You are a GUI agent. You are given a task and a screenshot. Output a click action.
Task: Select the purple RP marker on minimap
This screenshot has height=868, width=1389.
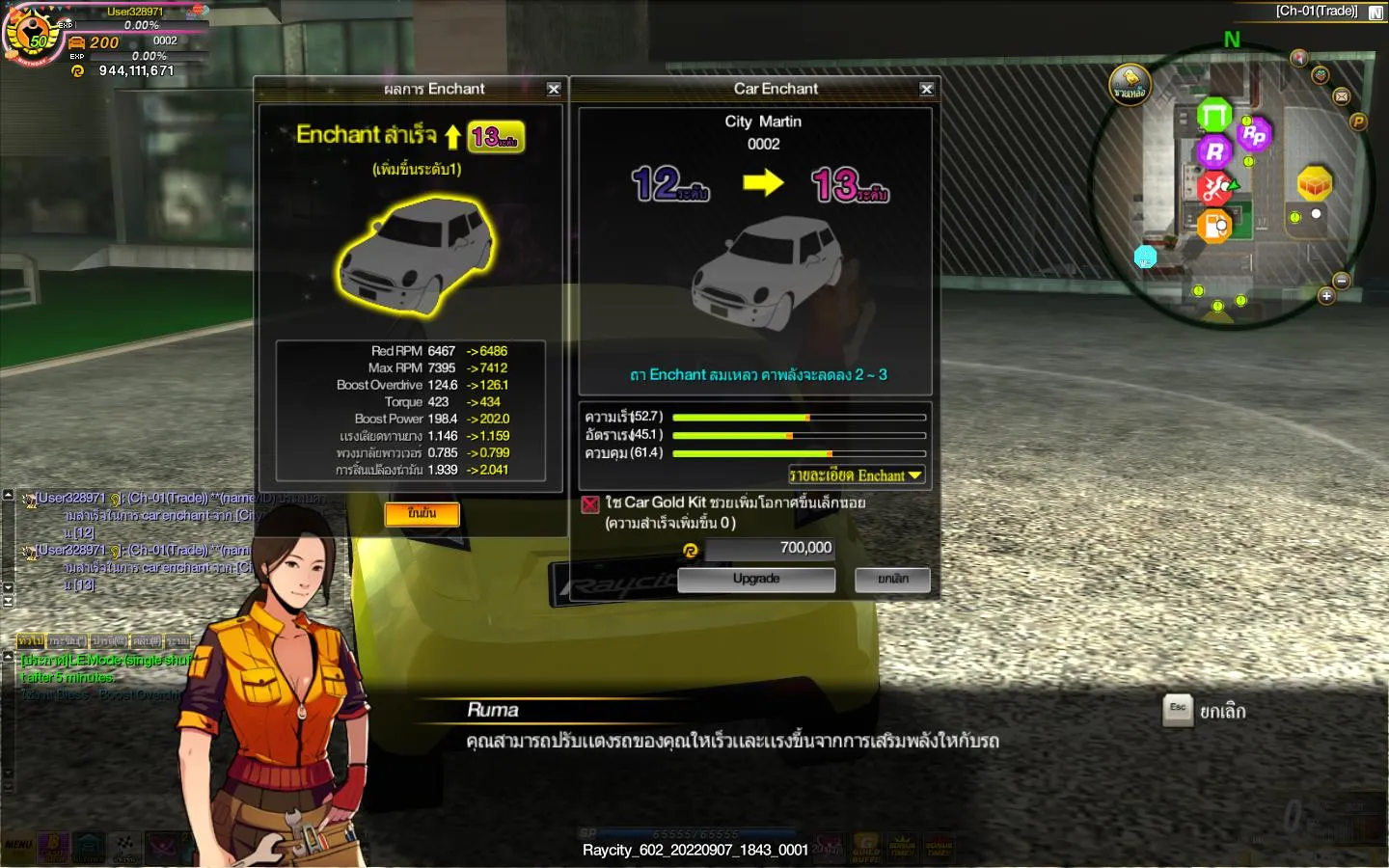point(1253,135)
